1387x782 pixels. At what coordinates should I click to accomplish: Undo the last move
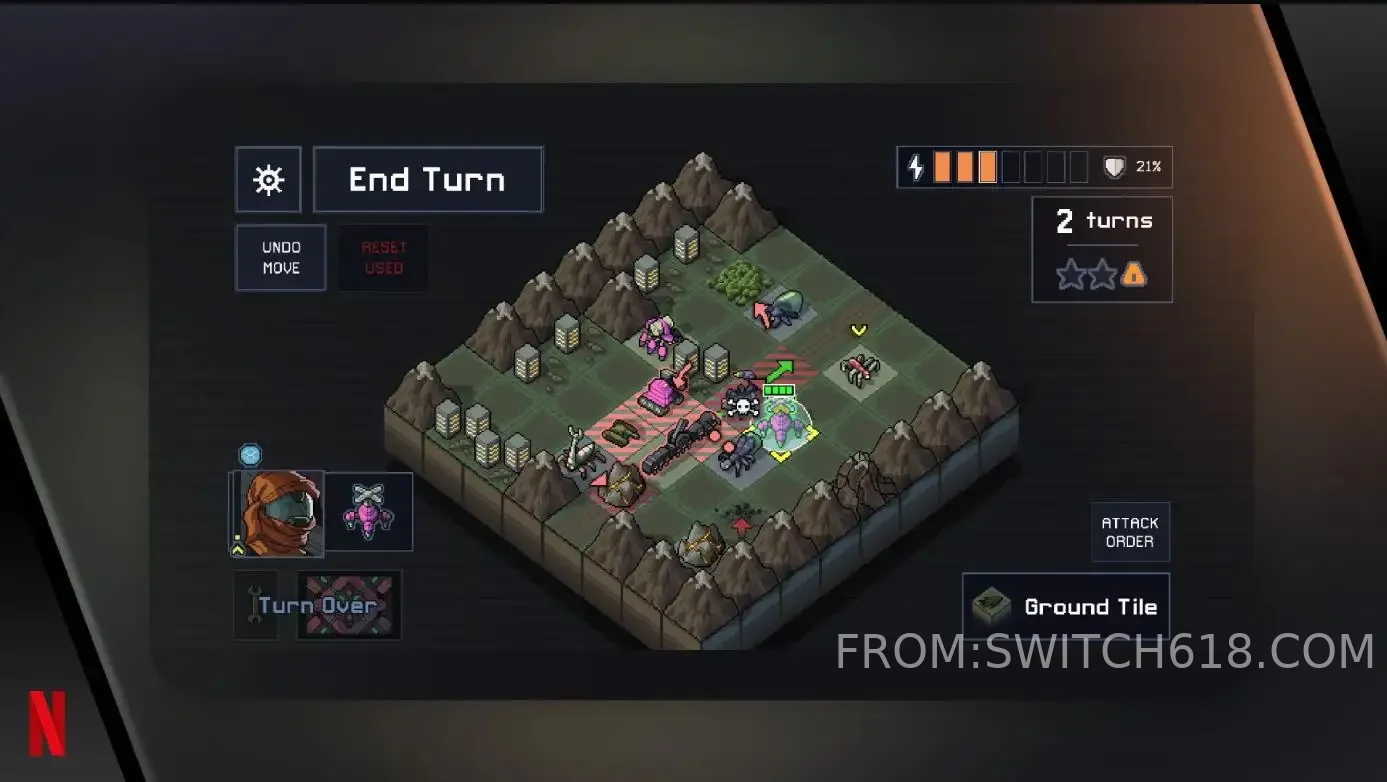point(281,258)
